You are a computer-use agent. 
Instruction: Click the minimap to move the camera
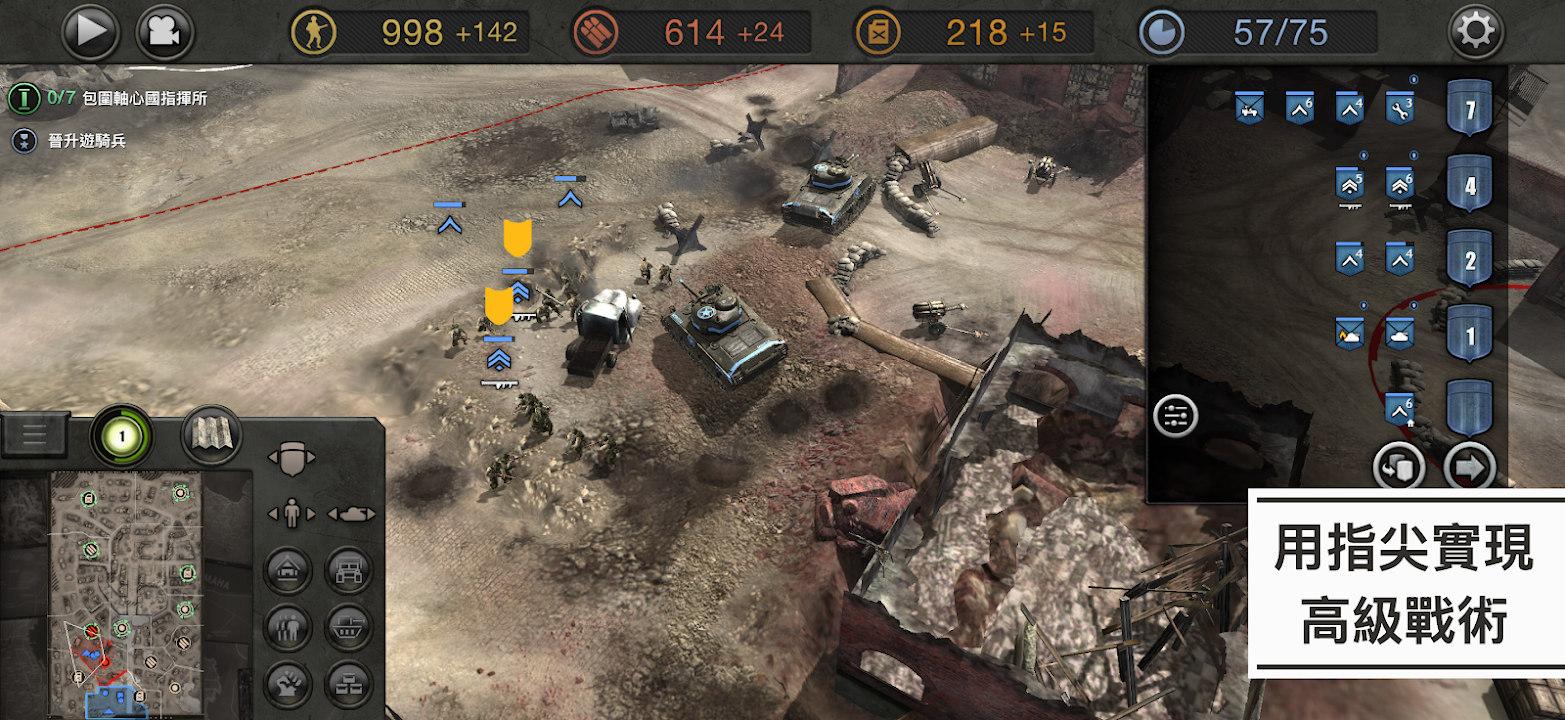125,590
